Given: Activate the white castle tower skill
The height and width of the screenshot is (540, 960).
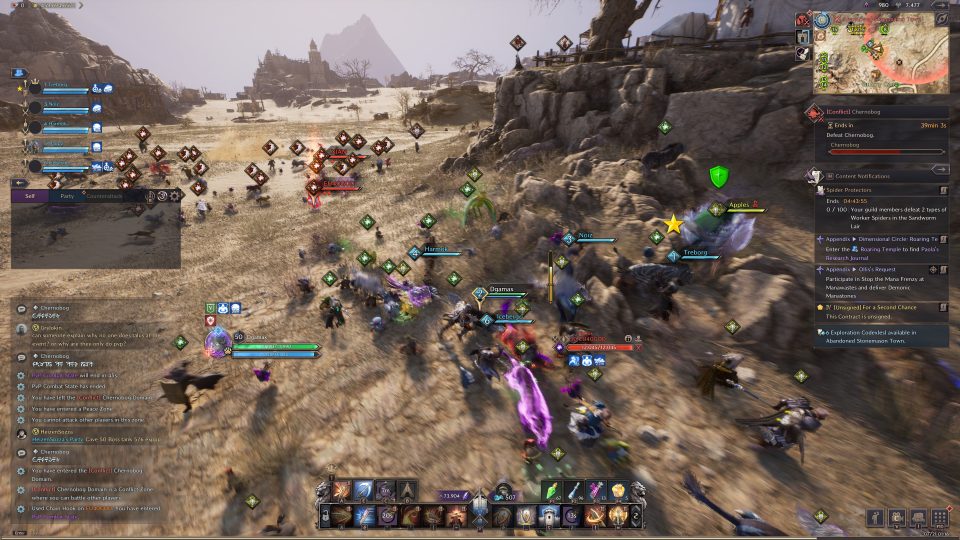Looking at the screenshot, I should click(x=547, y=516).
